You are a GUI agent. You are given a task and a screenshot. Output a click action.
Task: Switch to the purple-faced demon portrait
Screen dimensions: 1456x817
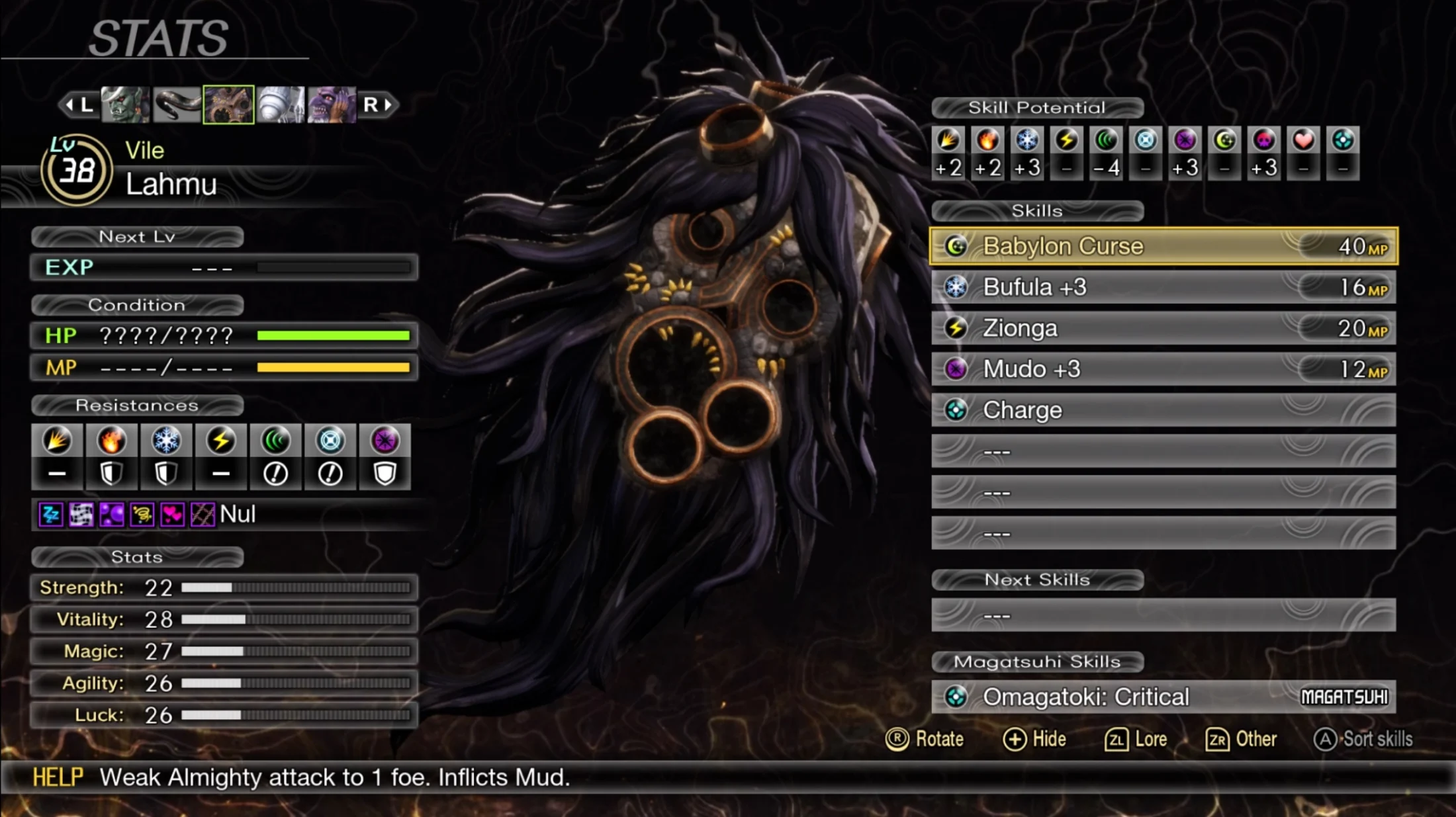tap(332, 105)
